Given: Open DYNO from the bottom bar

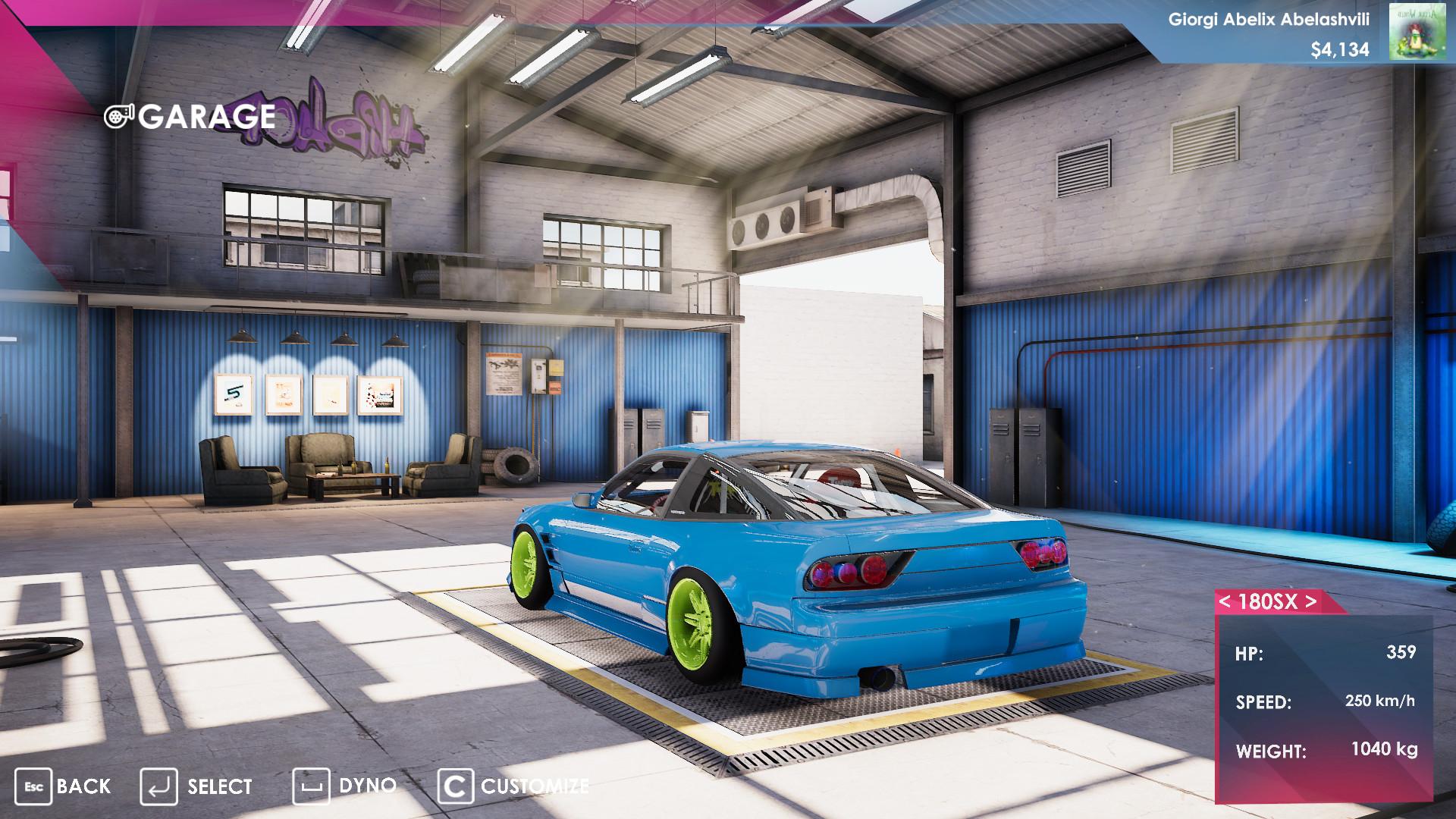Looking at the screenshot, I should coord(367,787).
